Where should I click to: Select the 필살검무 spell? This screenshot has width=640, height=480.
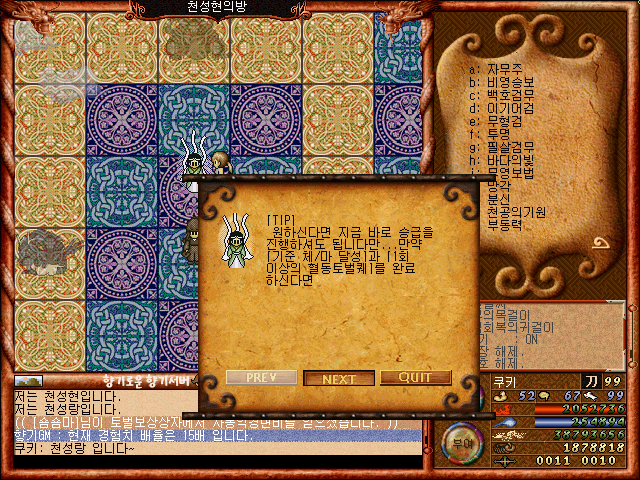(504, 146)
